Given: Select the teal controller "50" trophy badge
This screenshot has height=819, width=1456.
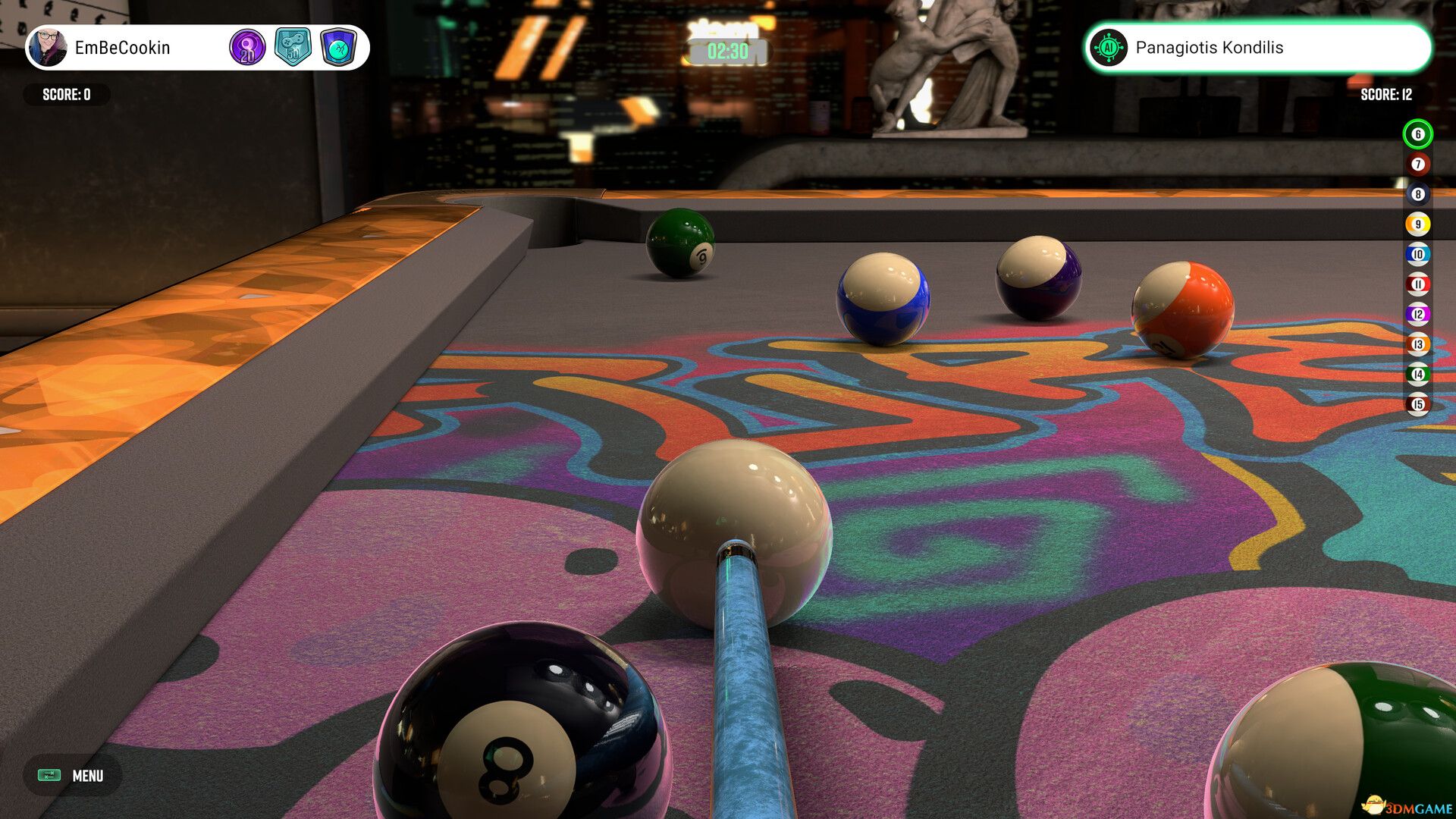Looking at the screenshot, I should (x=294, y=48).
